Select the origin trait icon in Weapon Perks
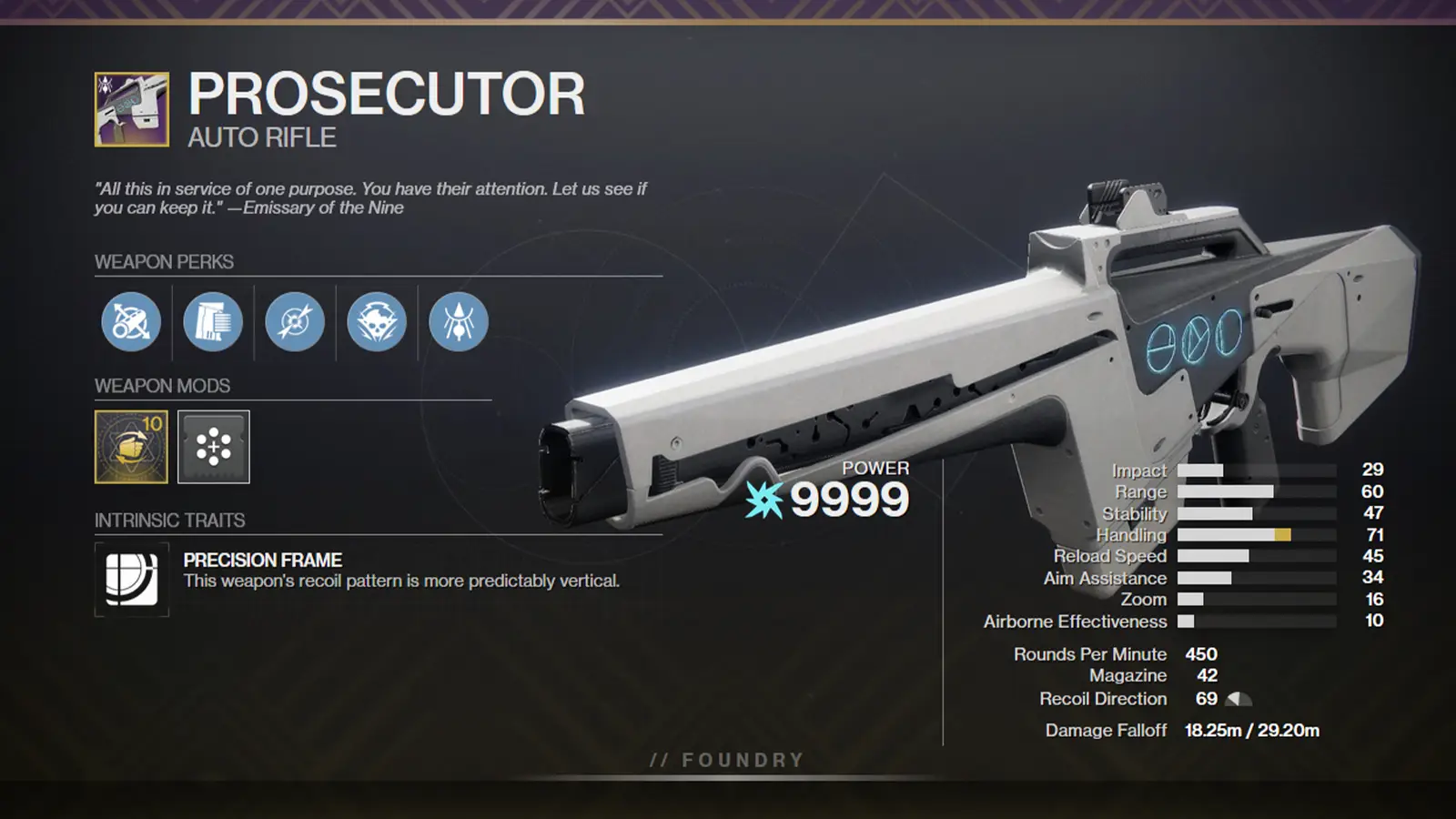Screen dimensions: 1456x819 tap(457, 322)
